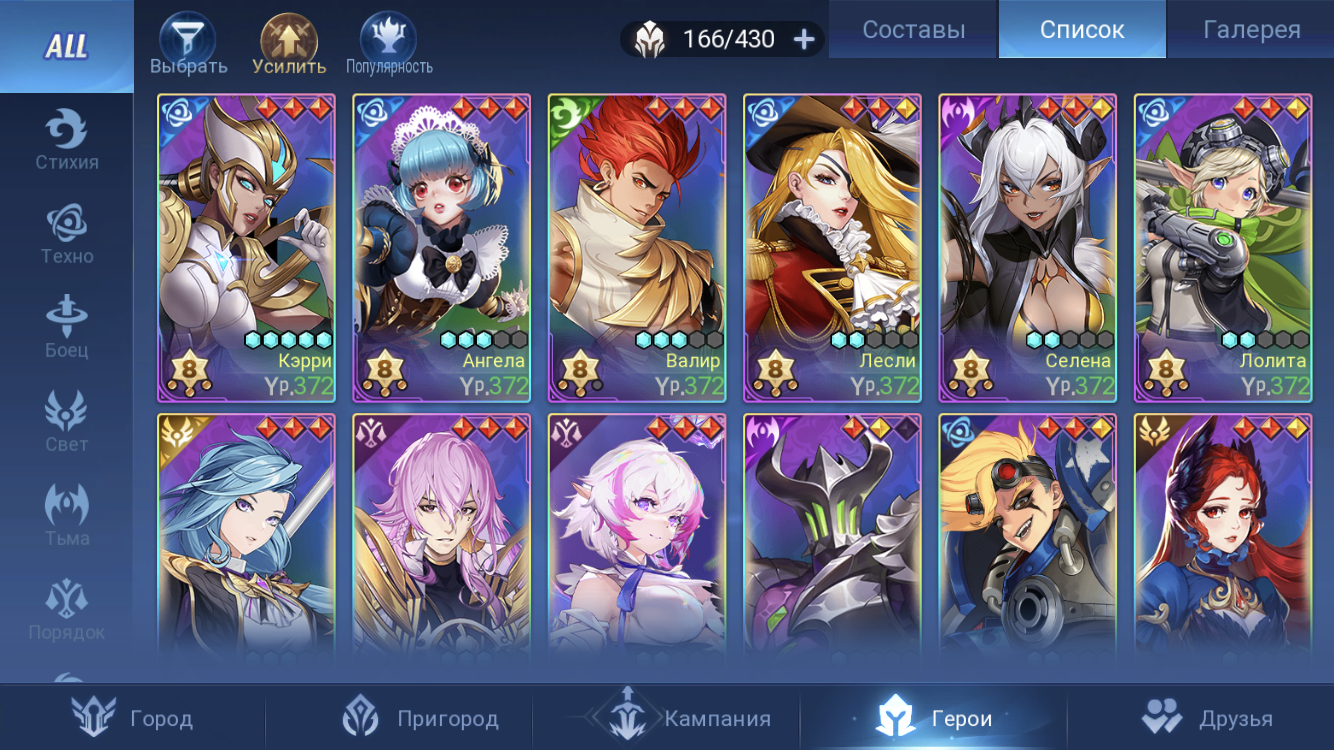Tap the Усилить upgrade button
The height and width of the screenshot is (750, 1334).
click(x=289, y=46)
